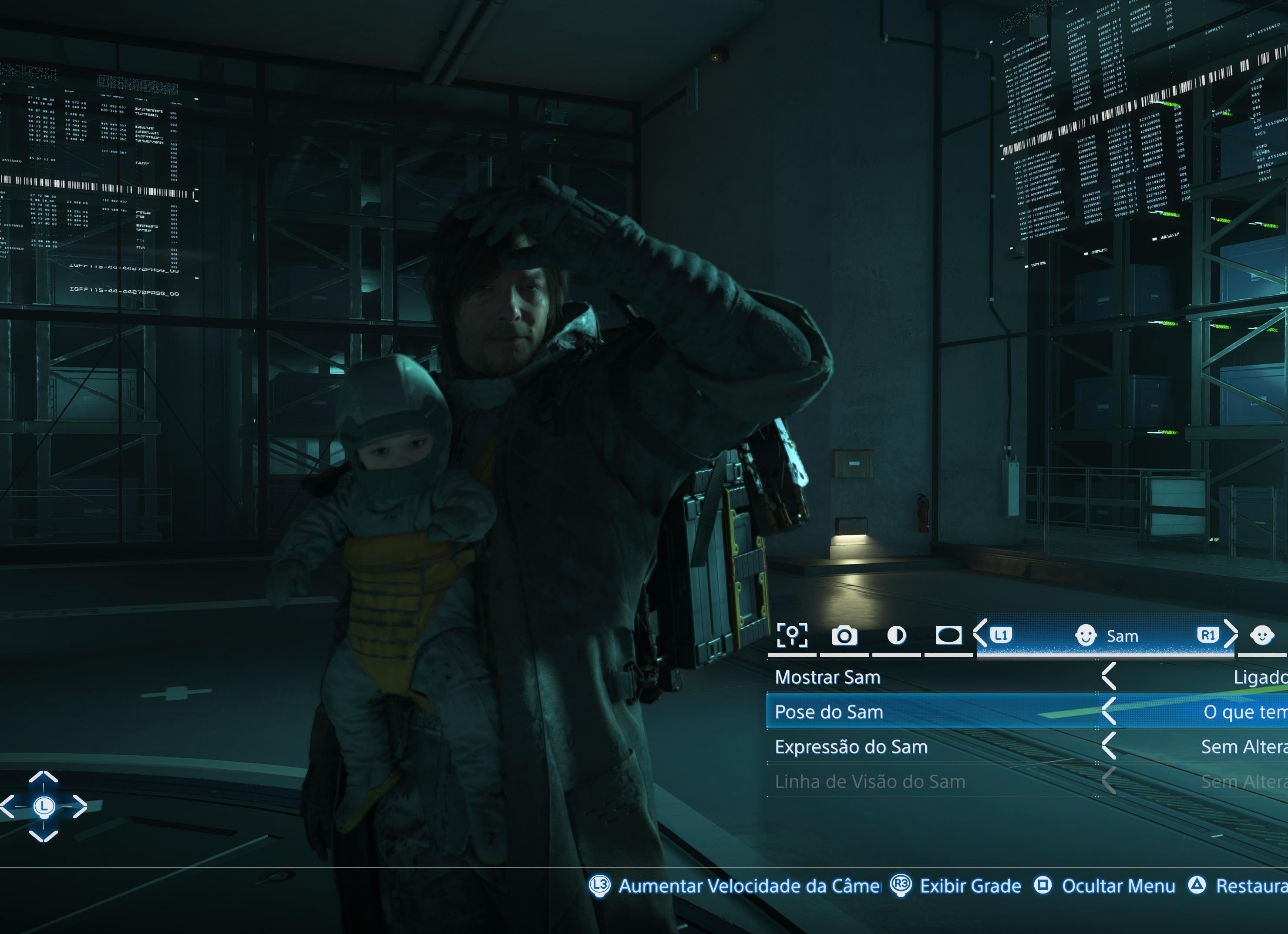Switch to the BB face tab
This screenshot has width=1288, height=934.
tap(1262, 635)
